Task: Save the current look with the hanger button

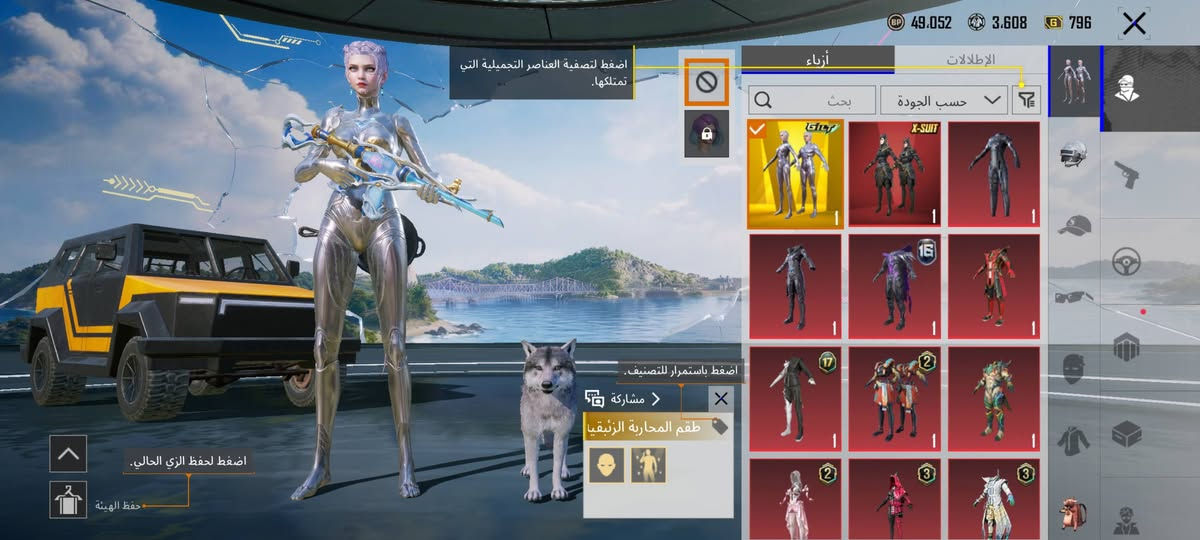Action: point(68,499)
